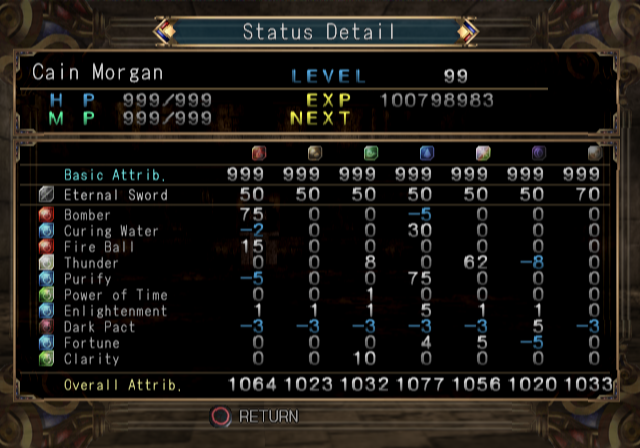Select the brown earth element column icon

(x=315, y=154)
